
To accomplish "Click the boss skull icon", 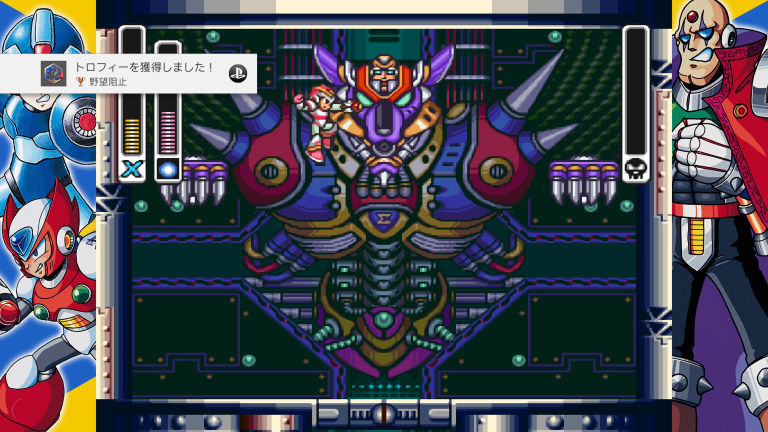I will click(x=635, y=168).
